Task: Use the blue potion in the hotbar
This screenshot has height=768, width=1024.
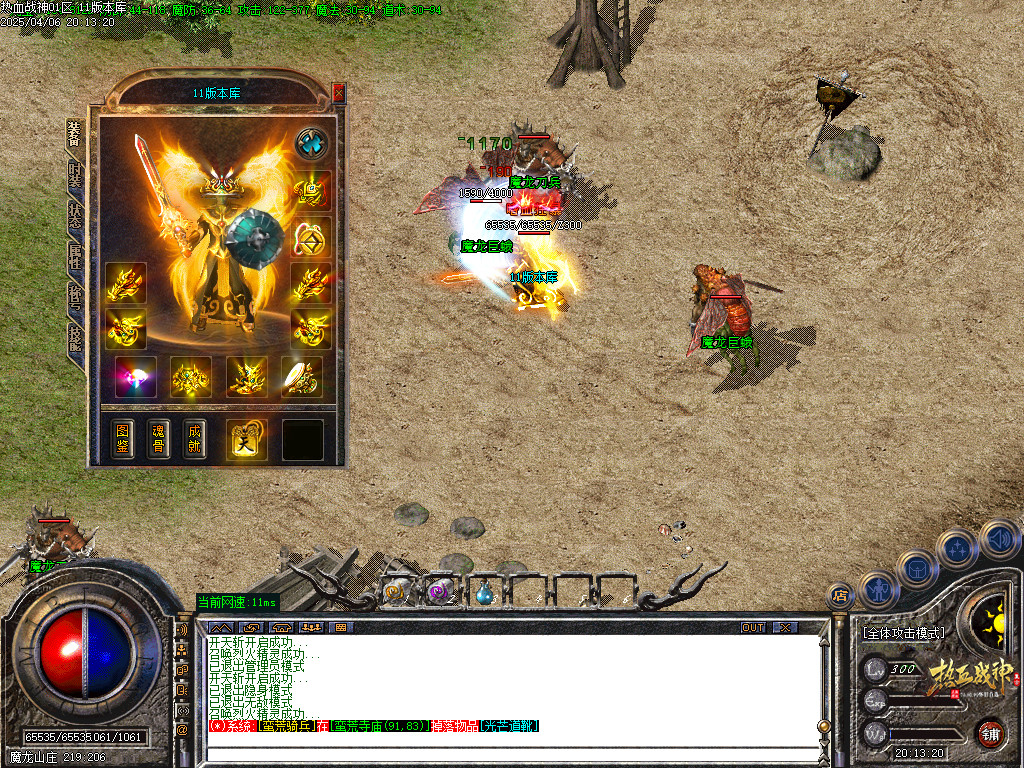Action: 483,593
